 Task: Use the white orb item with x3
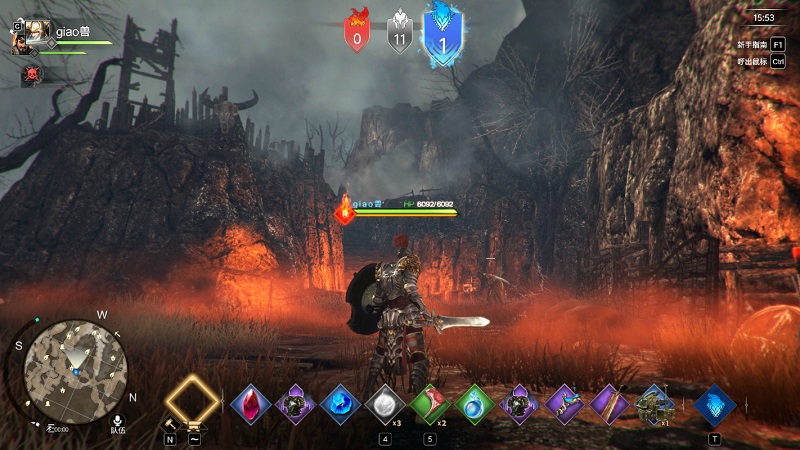(x=383, y=404)
